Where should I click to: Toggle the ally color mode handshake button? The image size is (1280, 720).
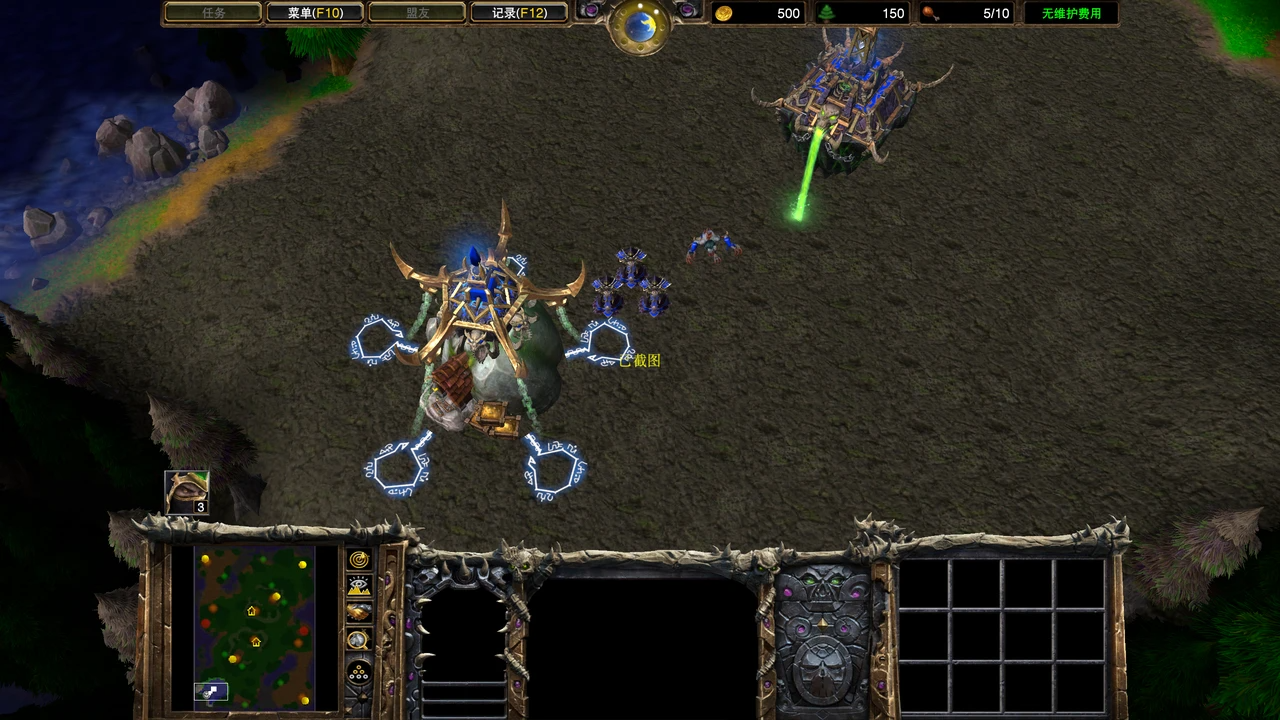pyautogui.click(x=358, y=612)
